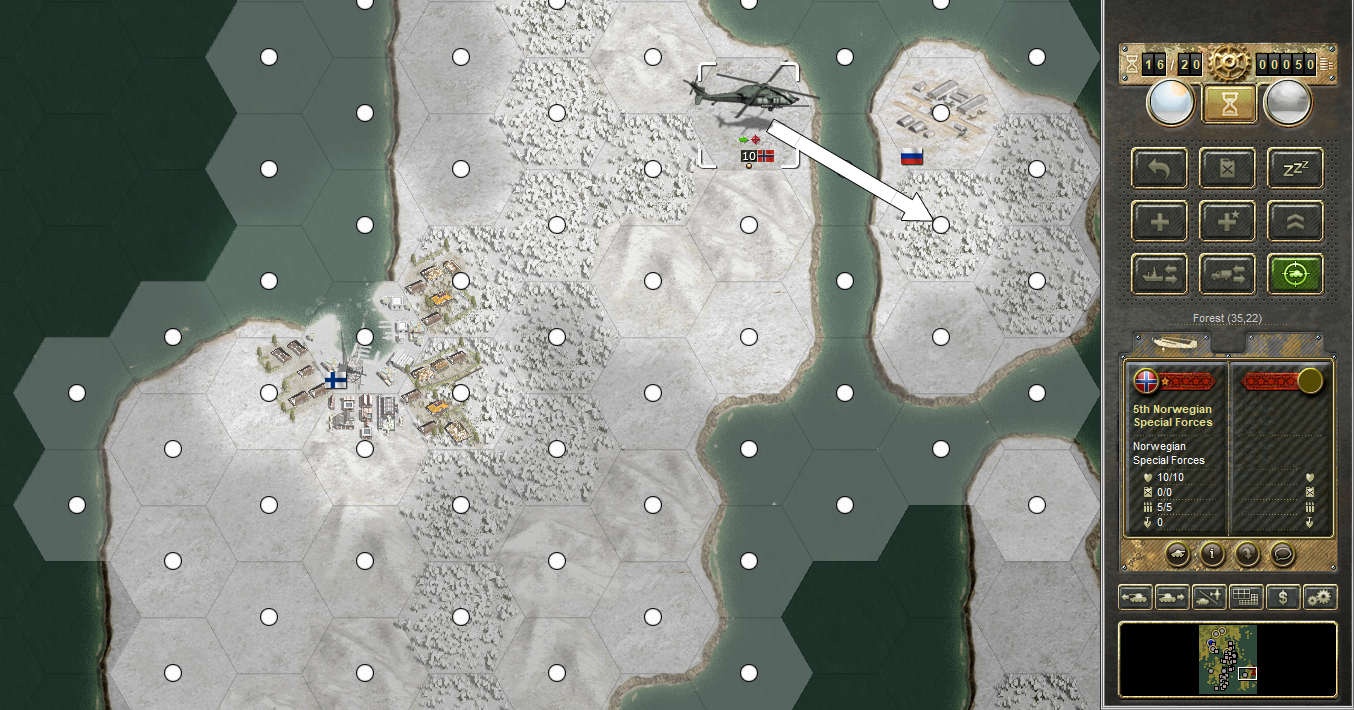Click the round curved-arrow button
This screenshot has width=1354, height=710.
(1246, 552)
